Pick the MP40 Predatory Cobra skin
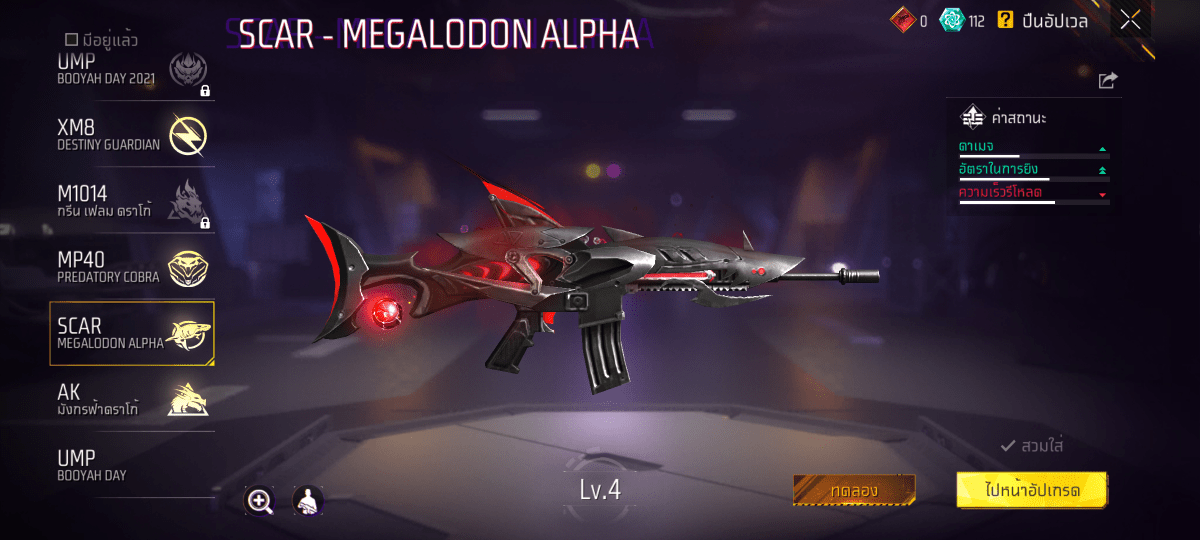Image resolution: width=1200 pixels, height=540 pixels. click(x=132, y=265)
